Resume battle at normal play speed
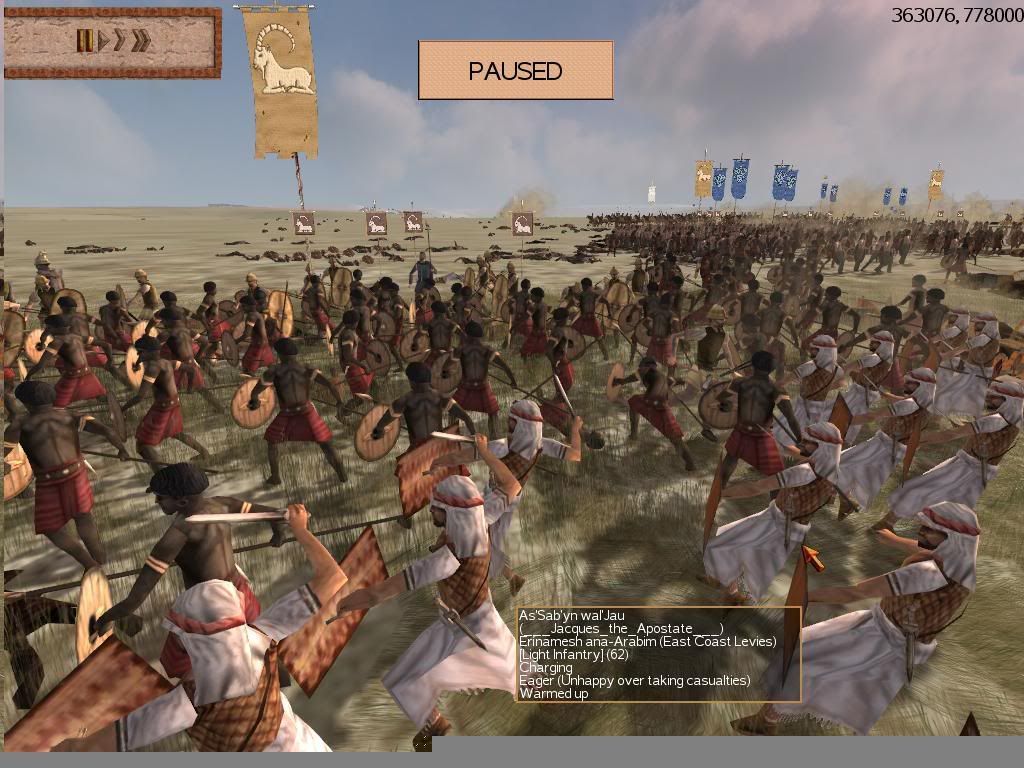This screenshot has height=768, width=1024. [102, 41]
